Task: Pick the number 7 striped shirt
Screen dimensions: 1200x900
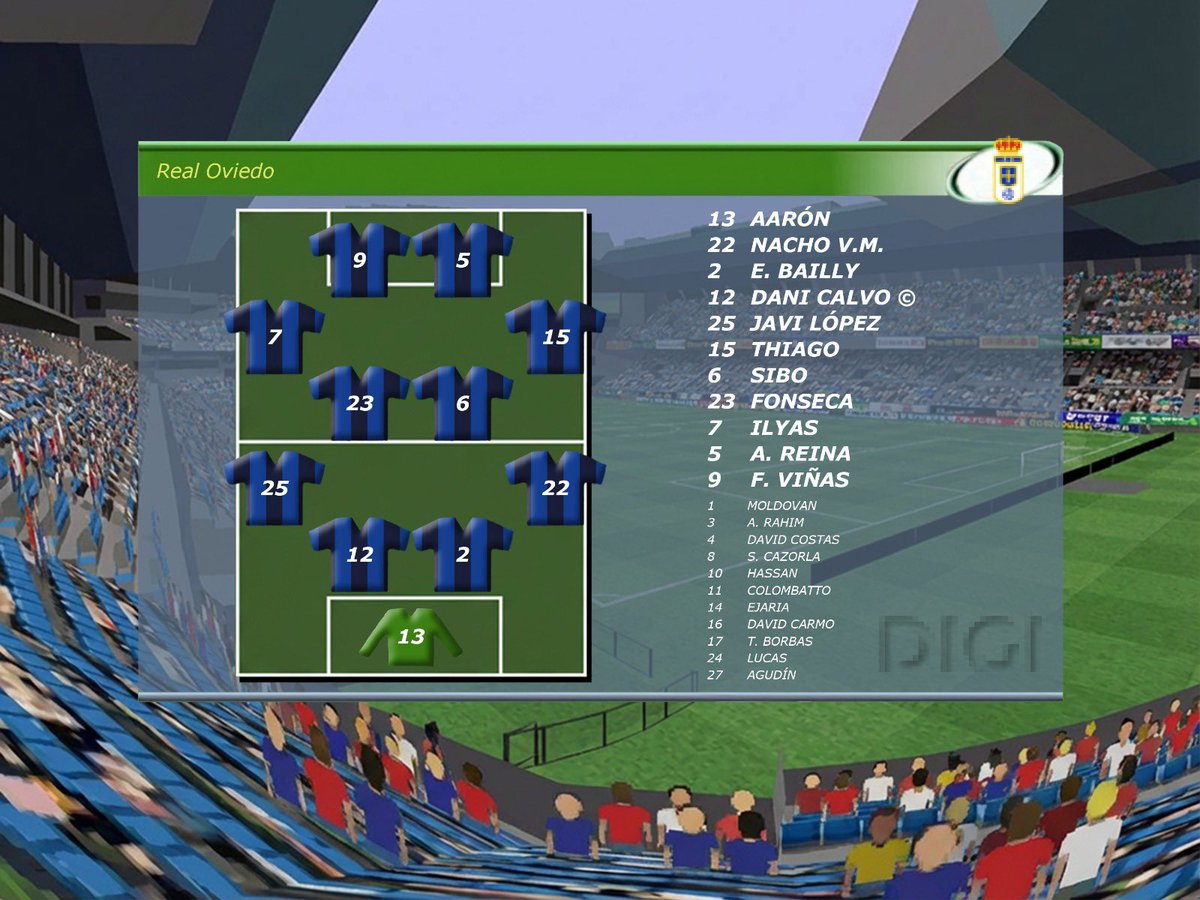Action: tap(274, 336)
